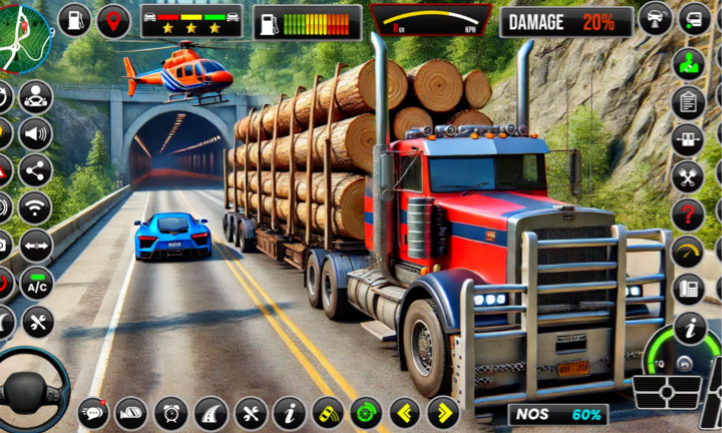Click the road icon in bottom bar
Viewport: 722px width, 433px height.
(x=210, y=412)
